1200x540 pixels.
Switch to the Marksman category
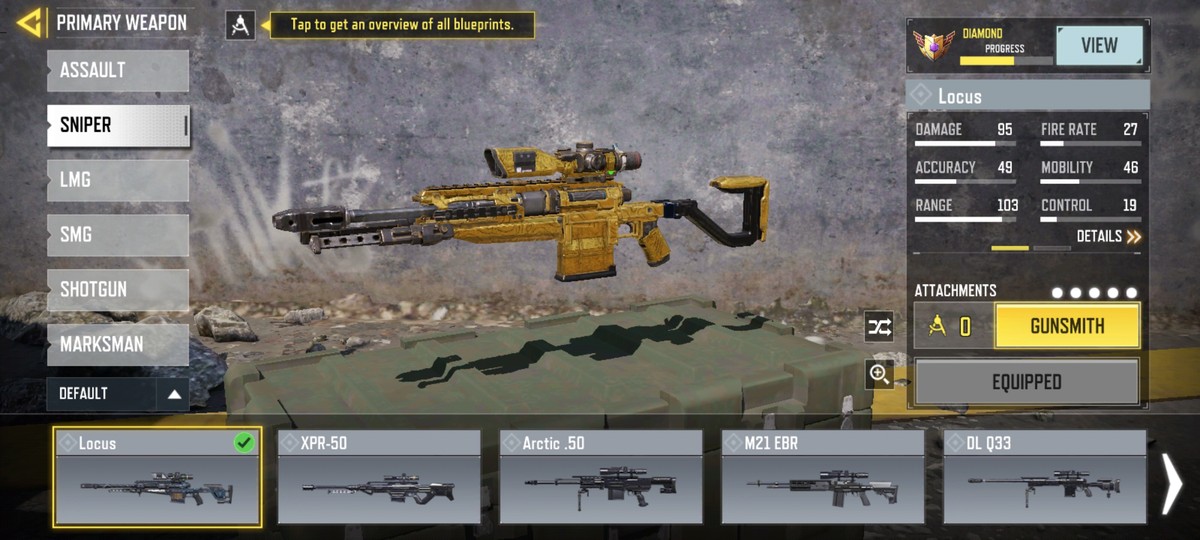[x=117, y=344]
